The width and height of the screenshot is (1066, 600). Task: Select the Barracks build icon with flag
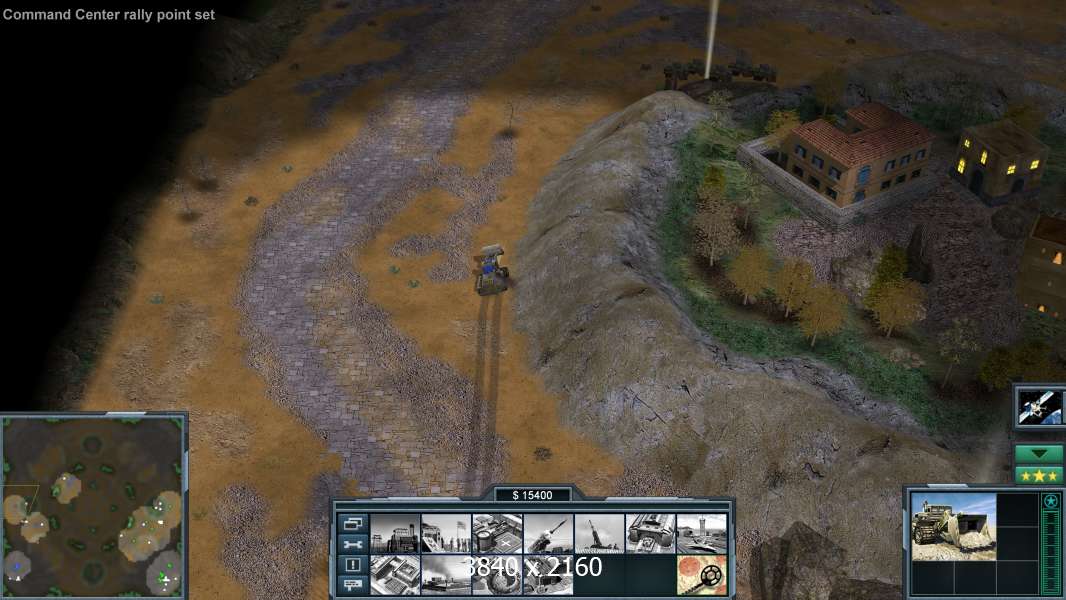[x=446, y=534]
